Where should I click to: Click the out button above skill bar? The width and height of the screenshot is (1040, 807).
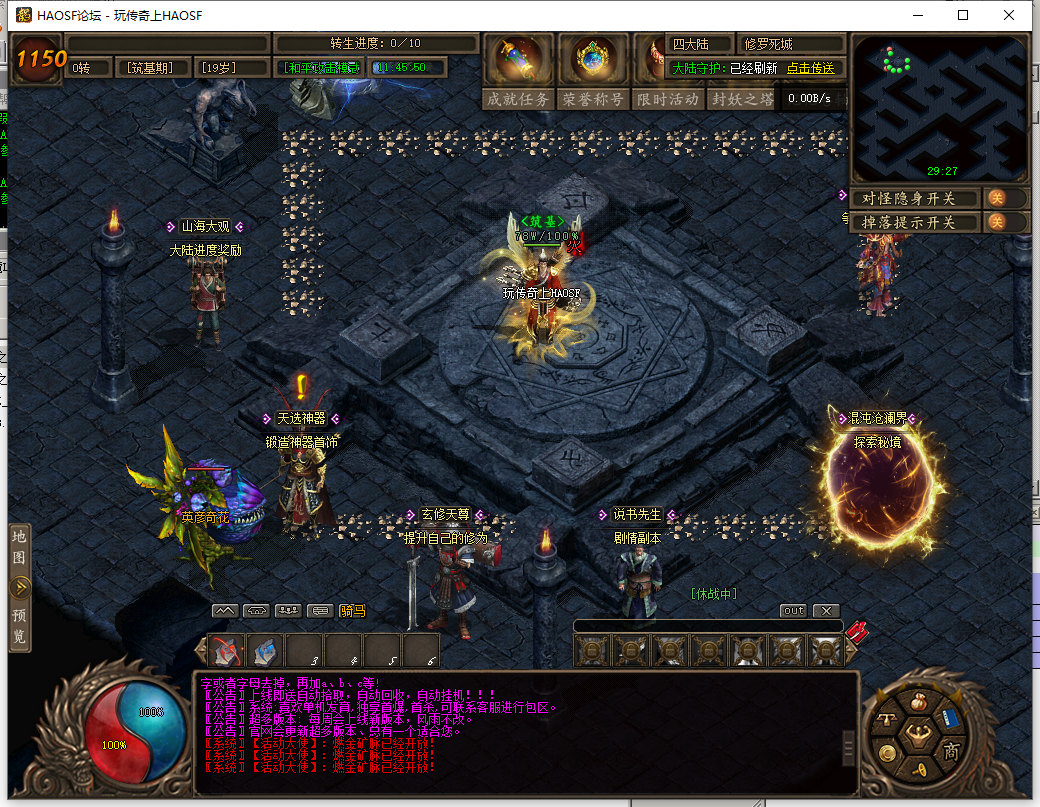click(793, 610)
